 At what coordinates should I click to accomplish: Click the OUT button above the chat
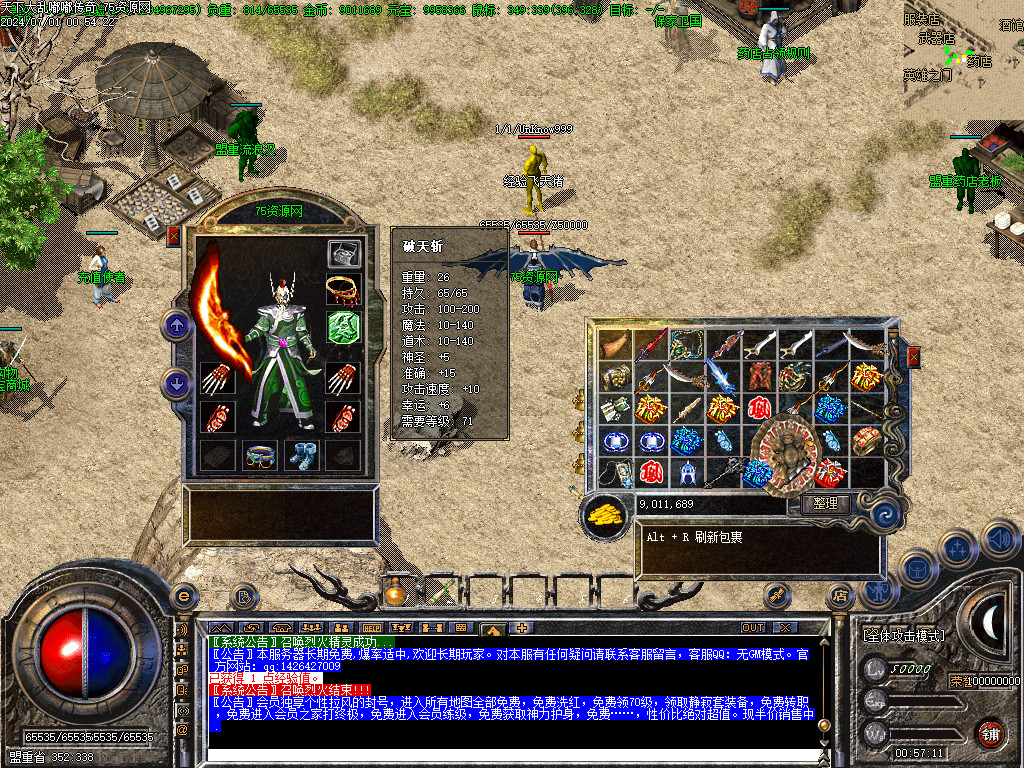coord(753,627)
